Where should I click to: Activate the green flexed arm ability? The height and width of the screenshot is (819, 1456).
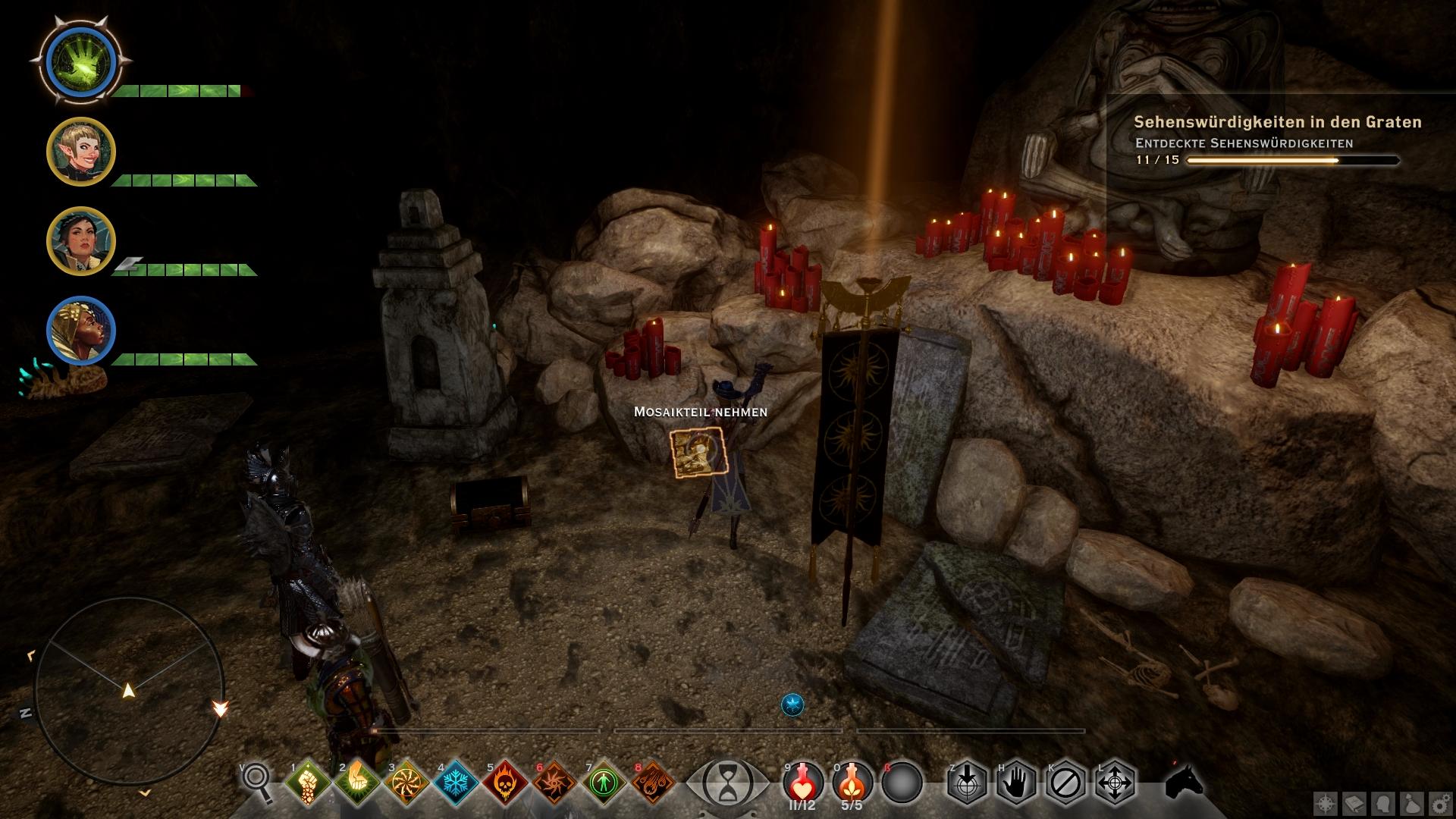point(356,782)
